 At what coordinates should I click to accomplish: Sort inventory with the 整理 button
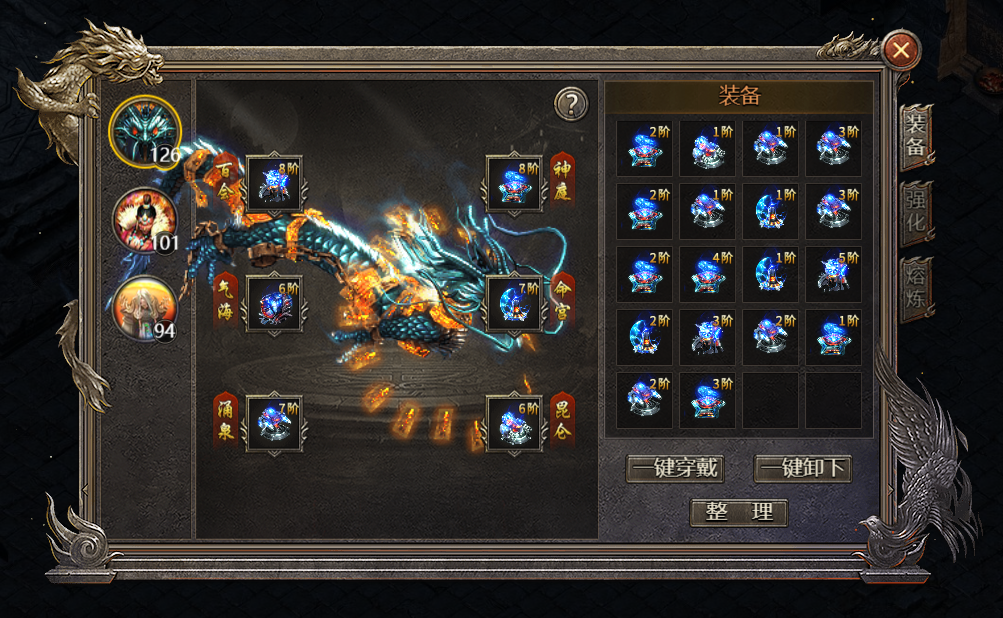point(739,513)
